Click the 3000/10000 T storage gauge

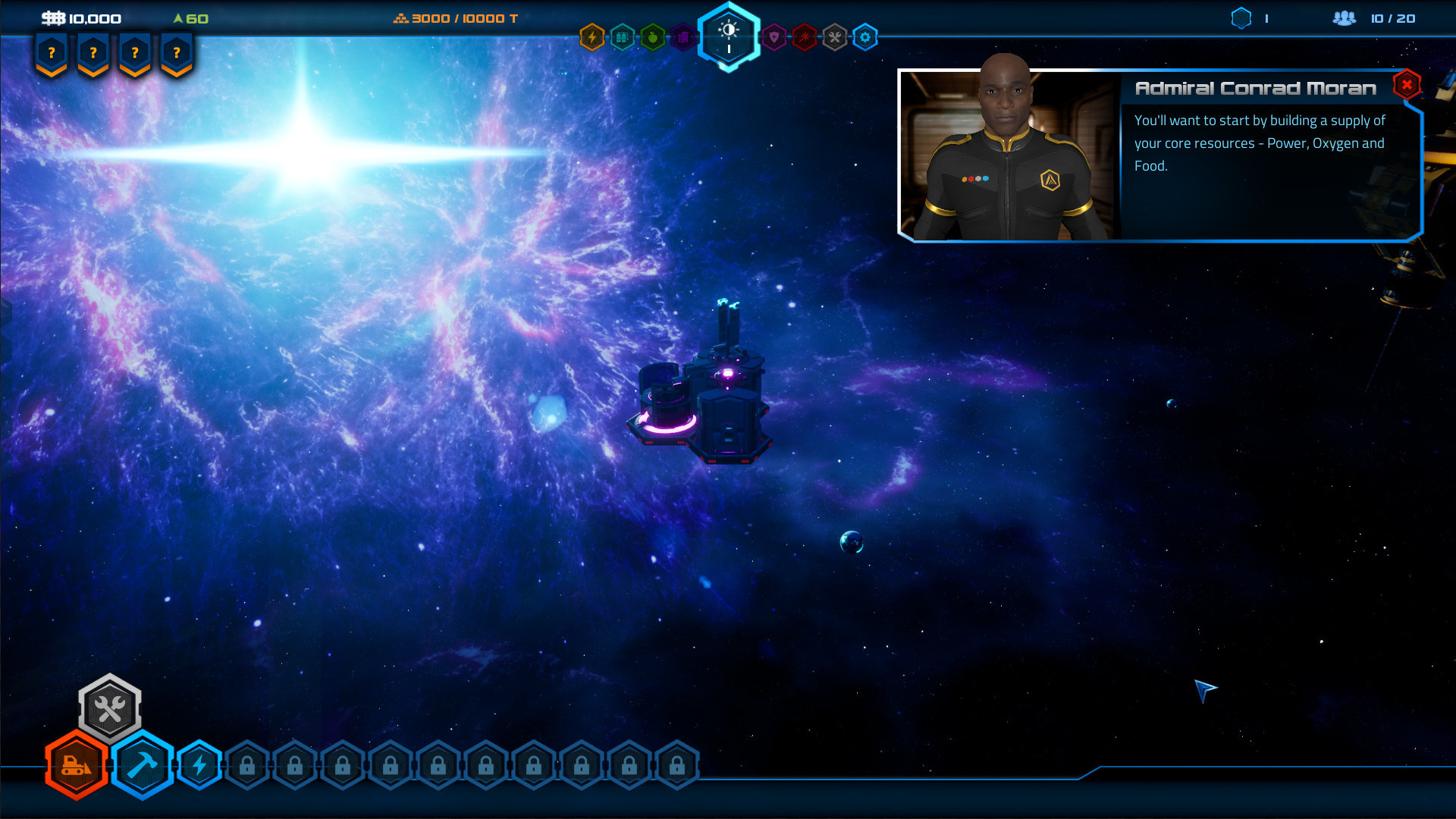[x=455, y=17]
